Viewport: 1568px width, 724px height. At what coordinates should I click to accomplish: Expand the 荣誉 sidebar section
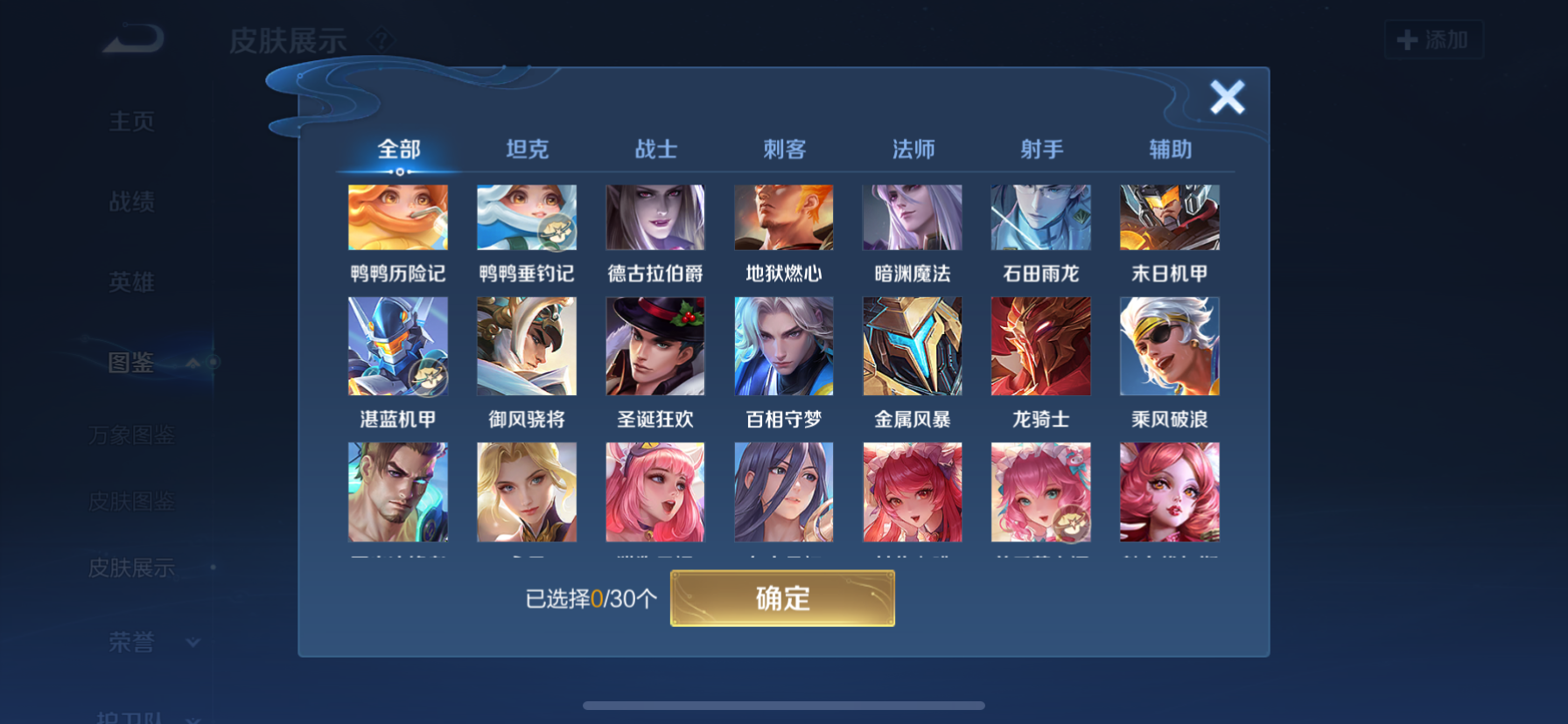point(194,642)
